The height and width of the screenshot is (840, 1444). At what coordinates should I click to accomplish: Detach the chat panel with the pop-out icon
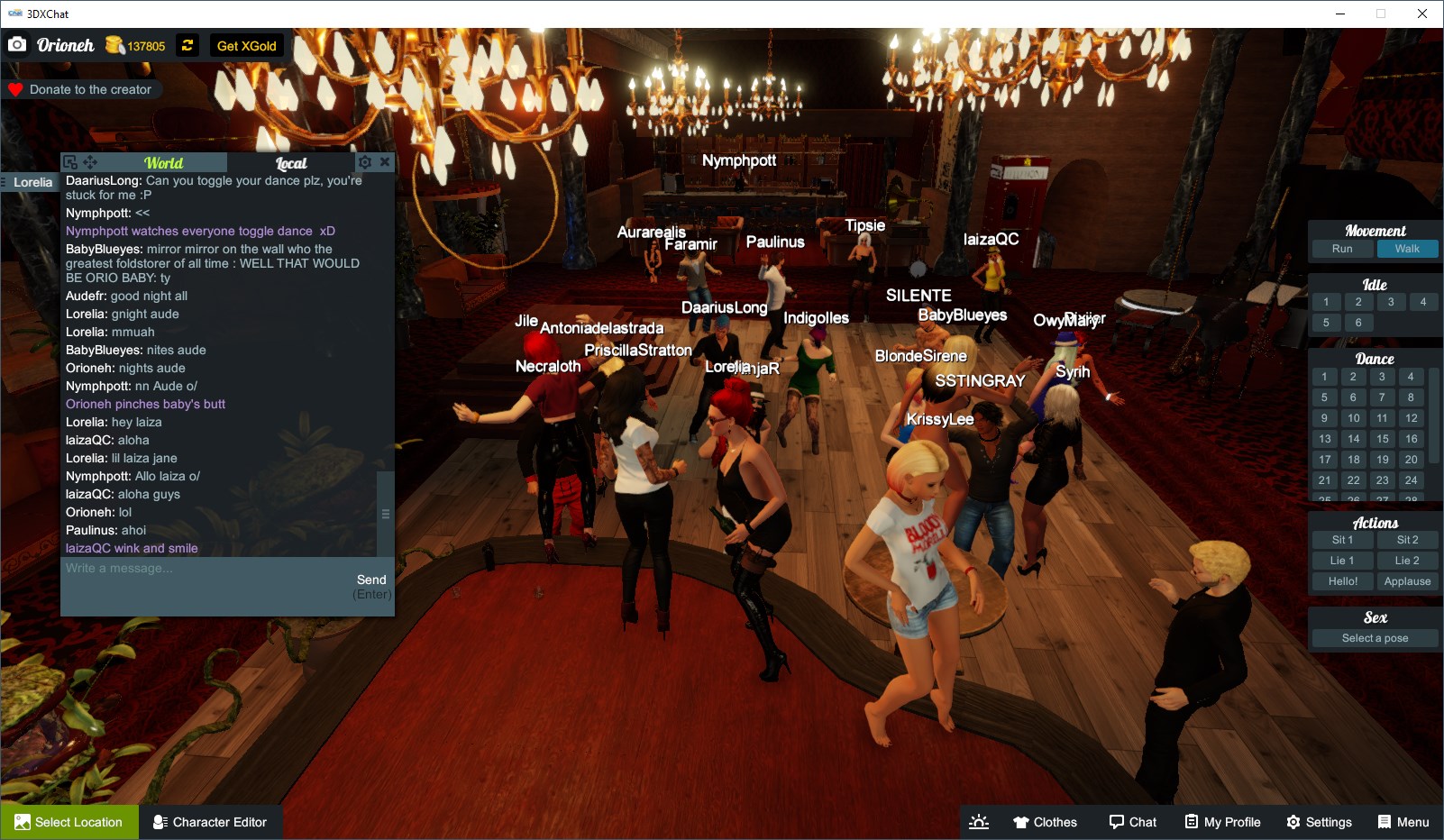[x=71, y=160]
